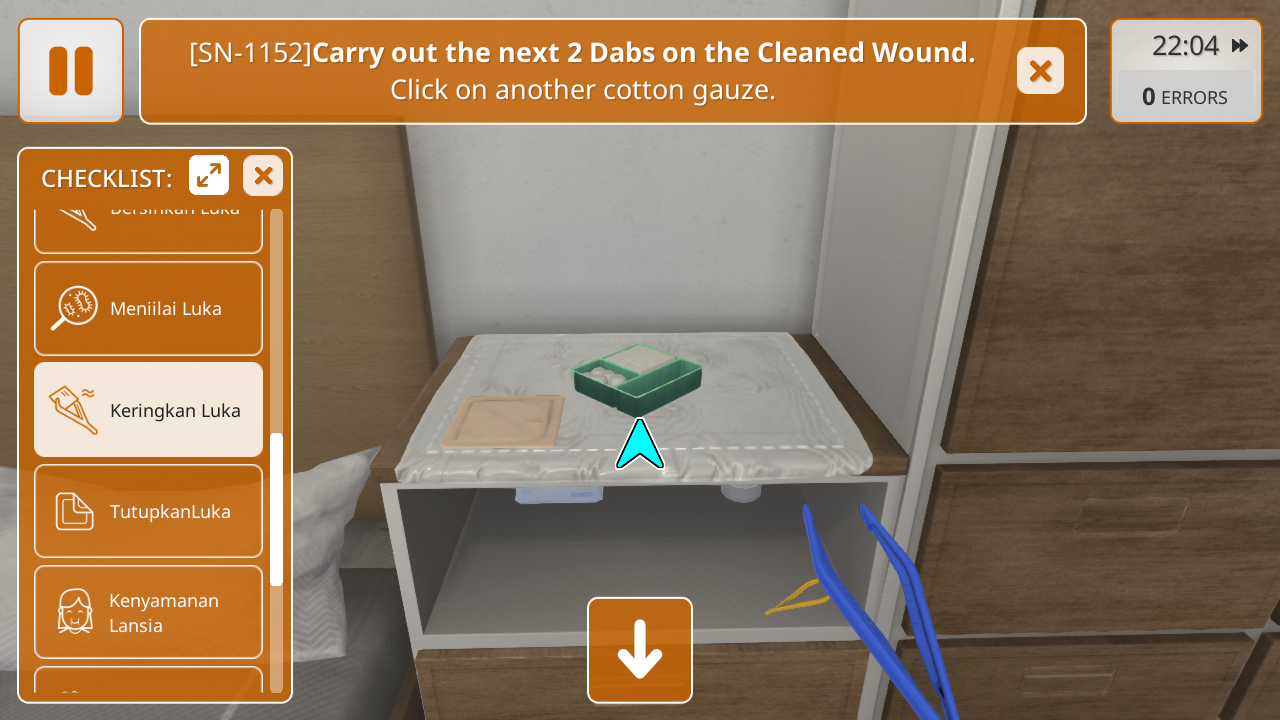Image resolution: width=1280 pixels, height=720 pixels.
Task: Click the down arrow navigation button
Action: click(x=640, y=650)
